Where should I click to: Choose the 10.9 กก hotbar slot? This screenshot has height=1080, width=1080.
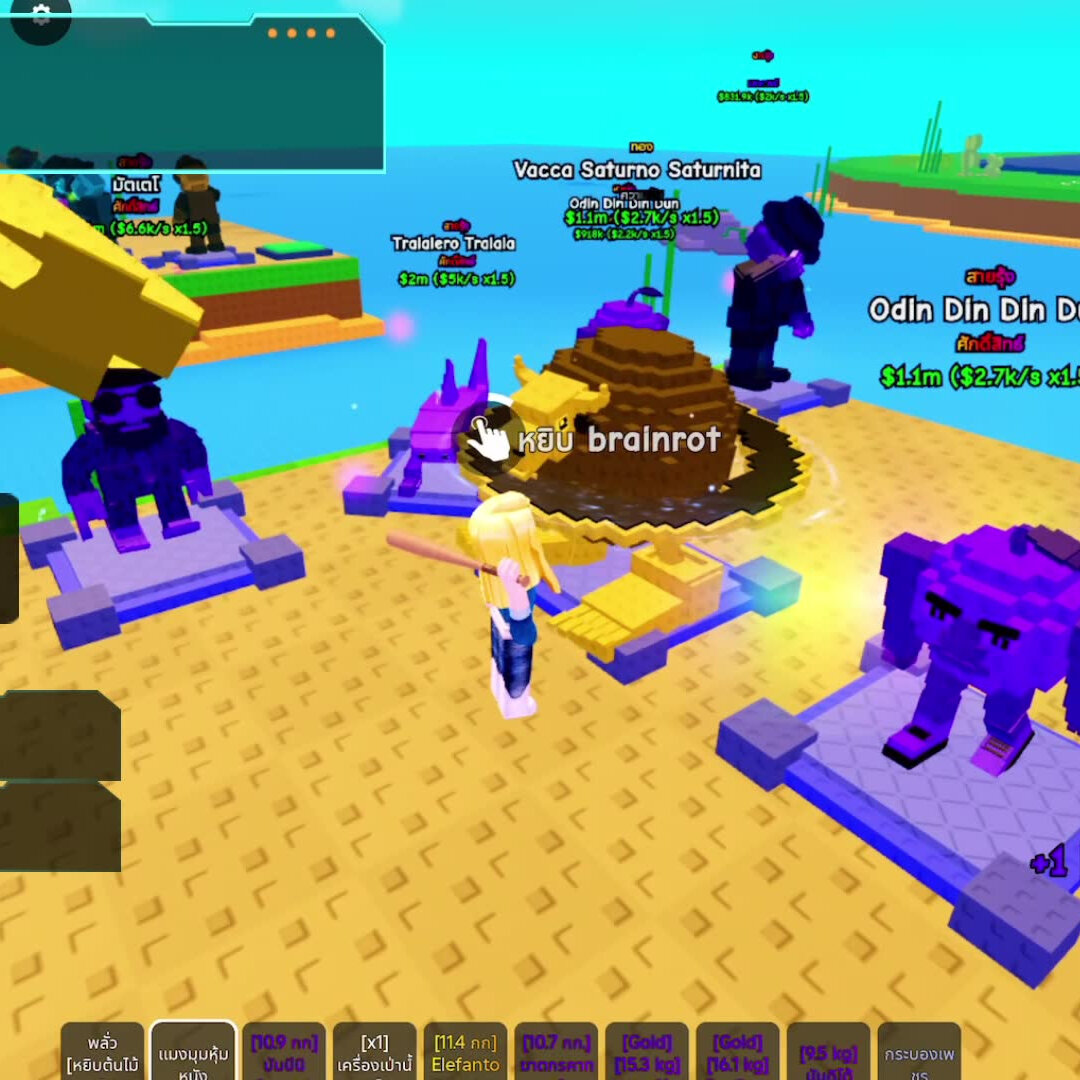pyautogui.click(x=284, y=1052)
